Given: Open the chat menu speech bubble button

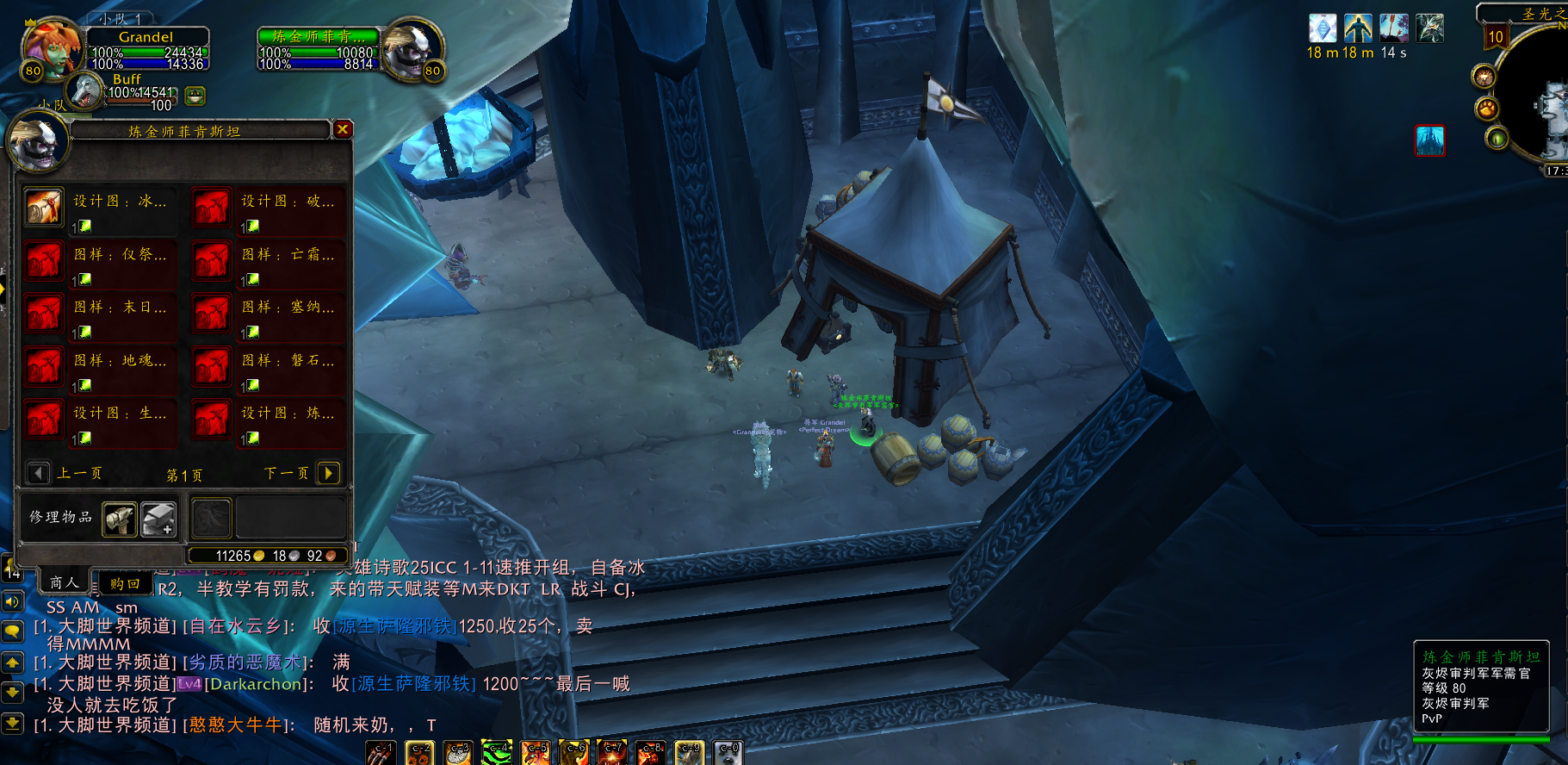Looking at the screenshot, I should [12, 631].
